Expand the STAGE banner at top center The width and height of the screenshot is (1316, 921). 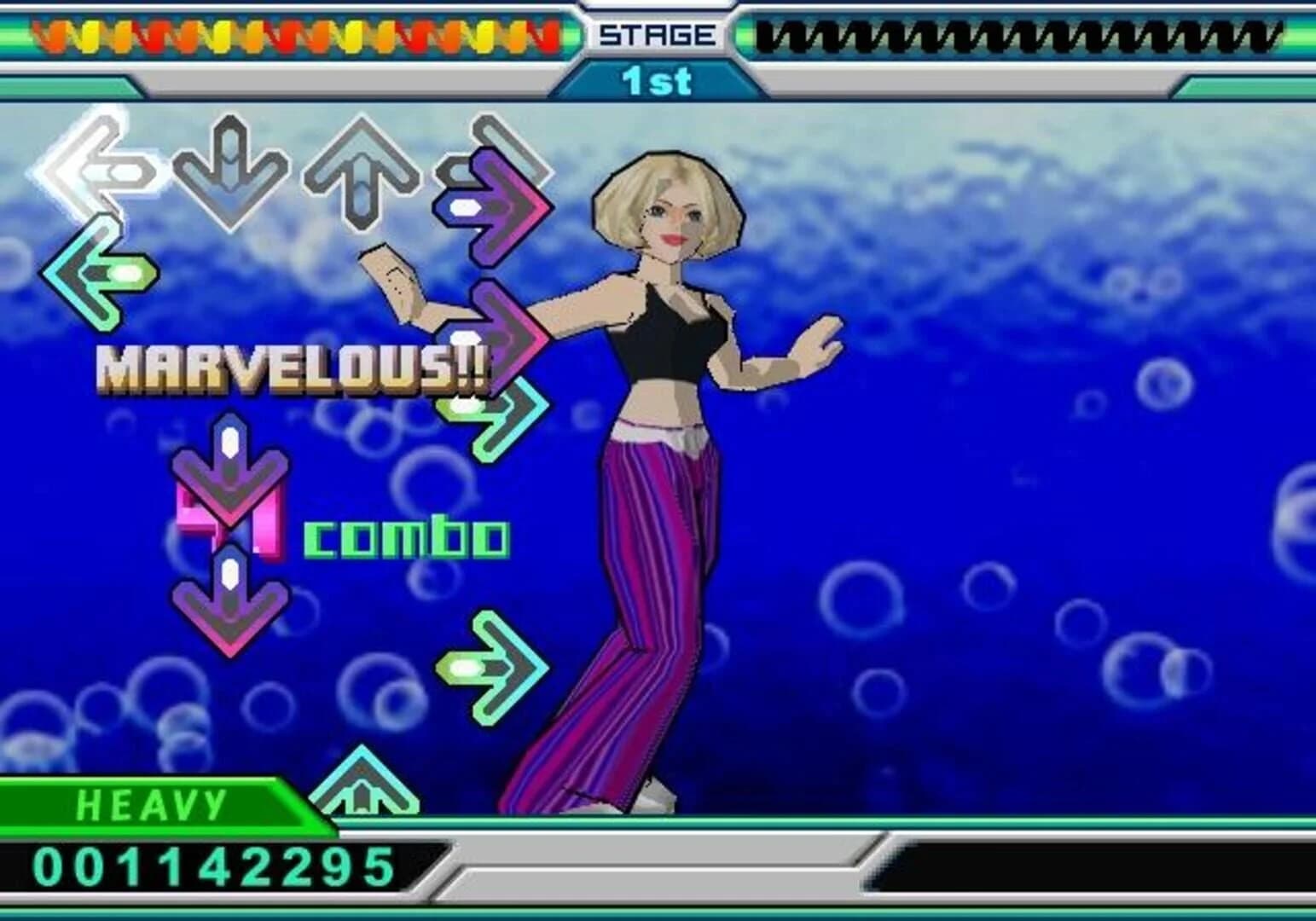click(x=657, y=32)
